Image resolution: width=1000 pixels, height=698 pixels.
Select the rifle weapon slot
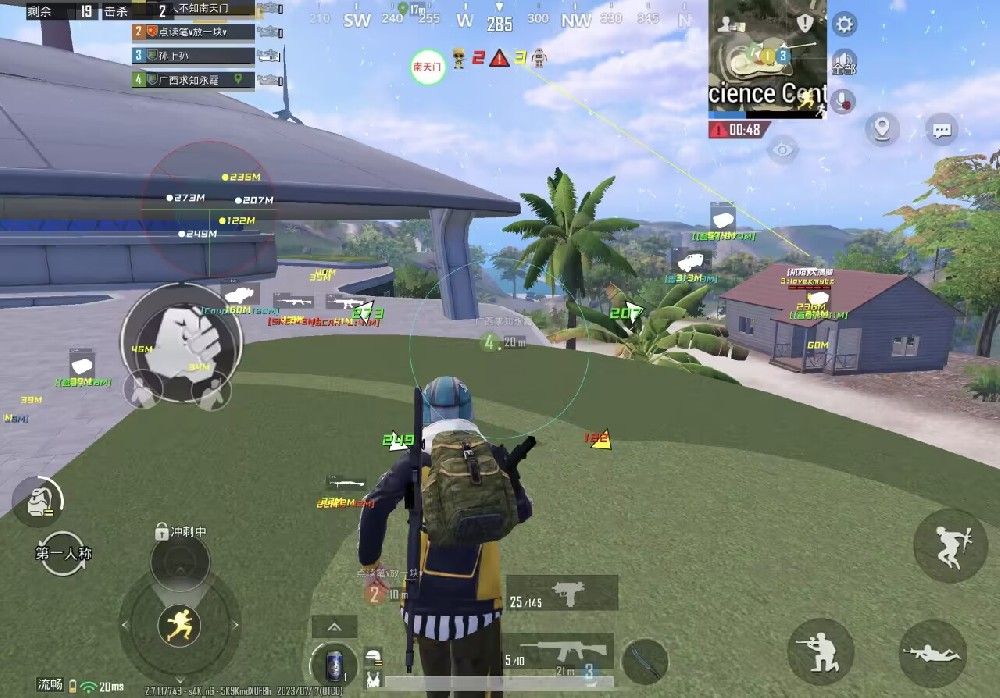pos(558,652)
